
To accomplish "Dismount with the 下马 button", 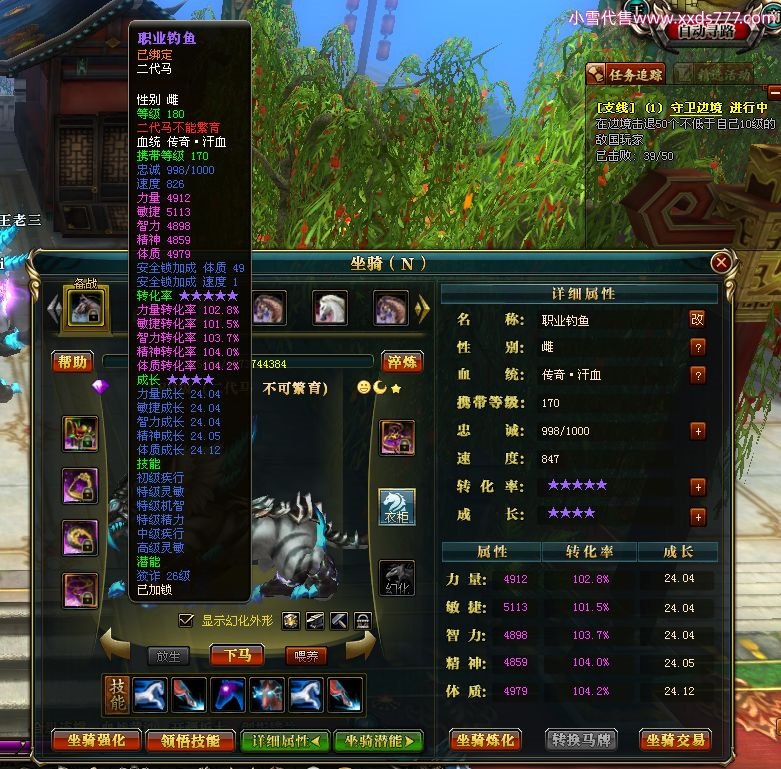I will pyautogui.click(x=237, y=656).
